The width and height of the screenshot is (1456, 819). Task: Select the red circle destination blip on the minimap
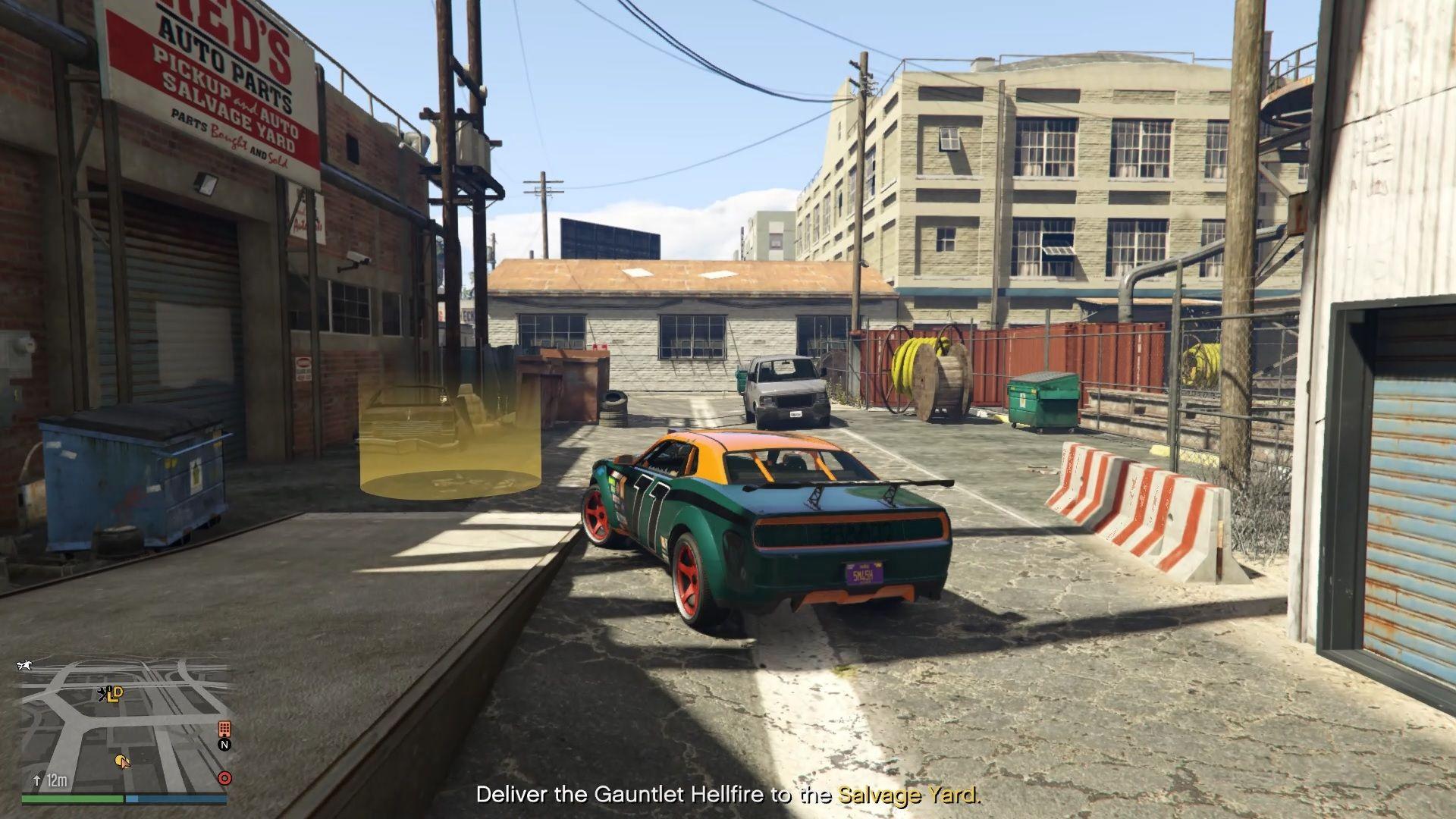click(224, 779)
